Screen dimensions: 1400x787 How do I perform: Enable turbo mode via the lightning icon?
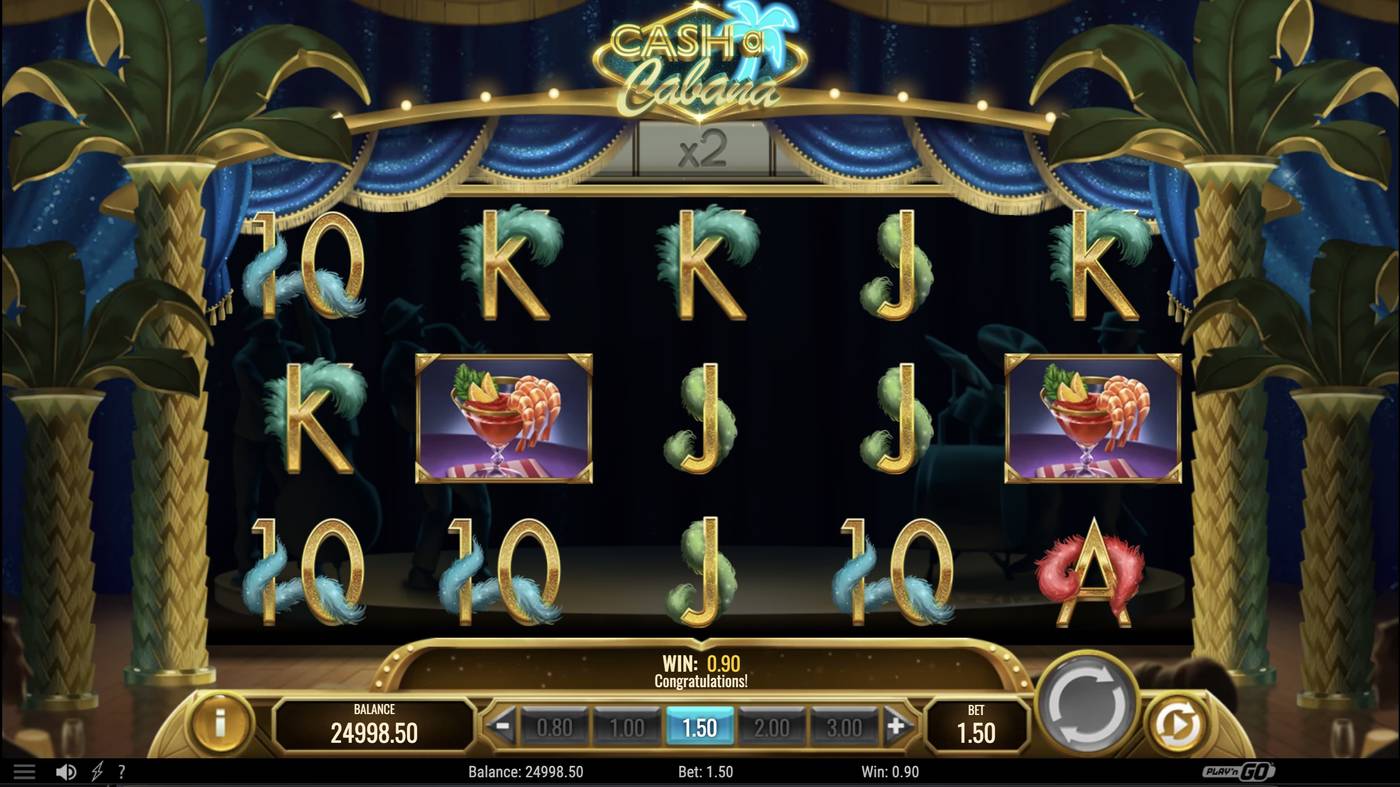pos(96,770)
